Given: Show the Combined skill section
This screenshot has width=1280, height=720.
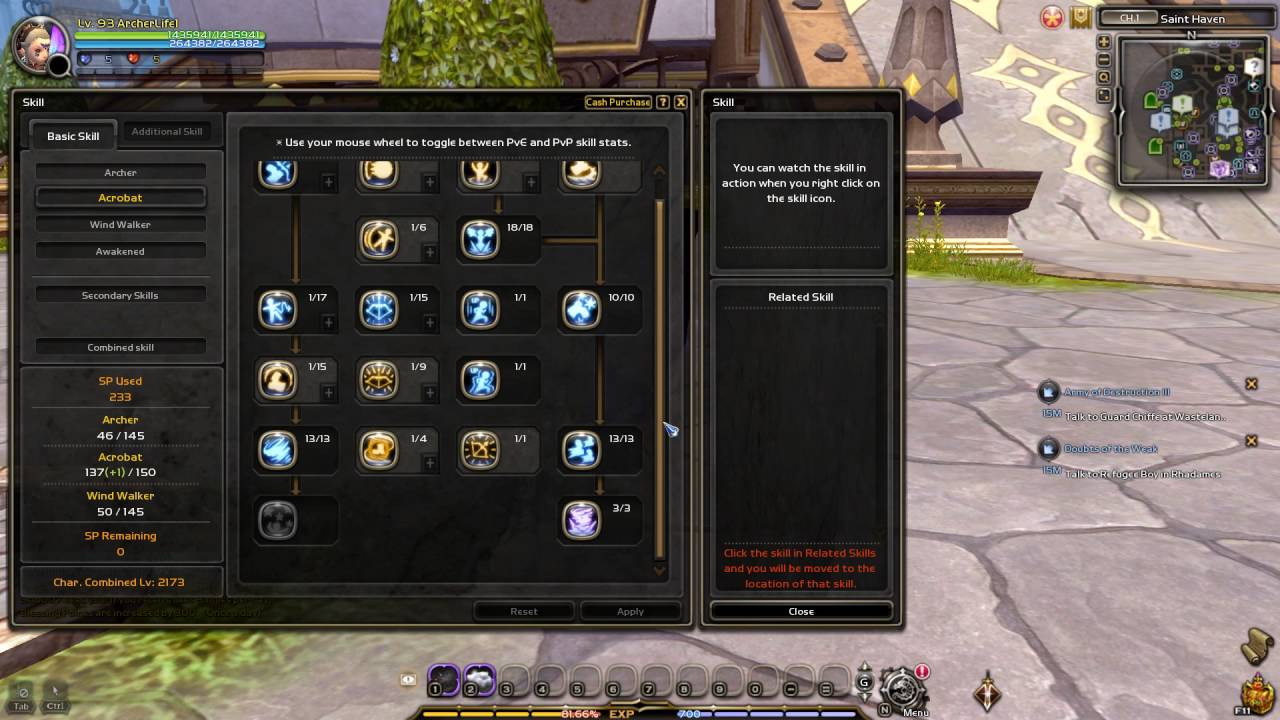Looking at the screenshot, I should click(120, 348).
